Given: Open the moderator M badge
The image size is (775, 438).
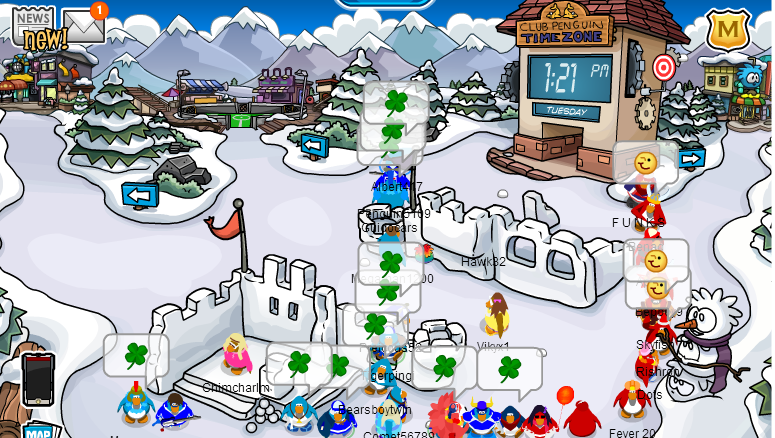Looking at the screenshot, I should (x=728, y=30).
